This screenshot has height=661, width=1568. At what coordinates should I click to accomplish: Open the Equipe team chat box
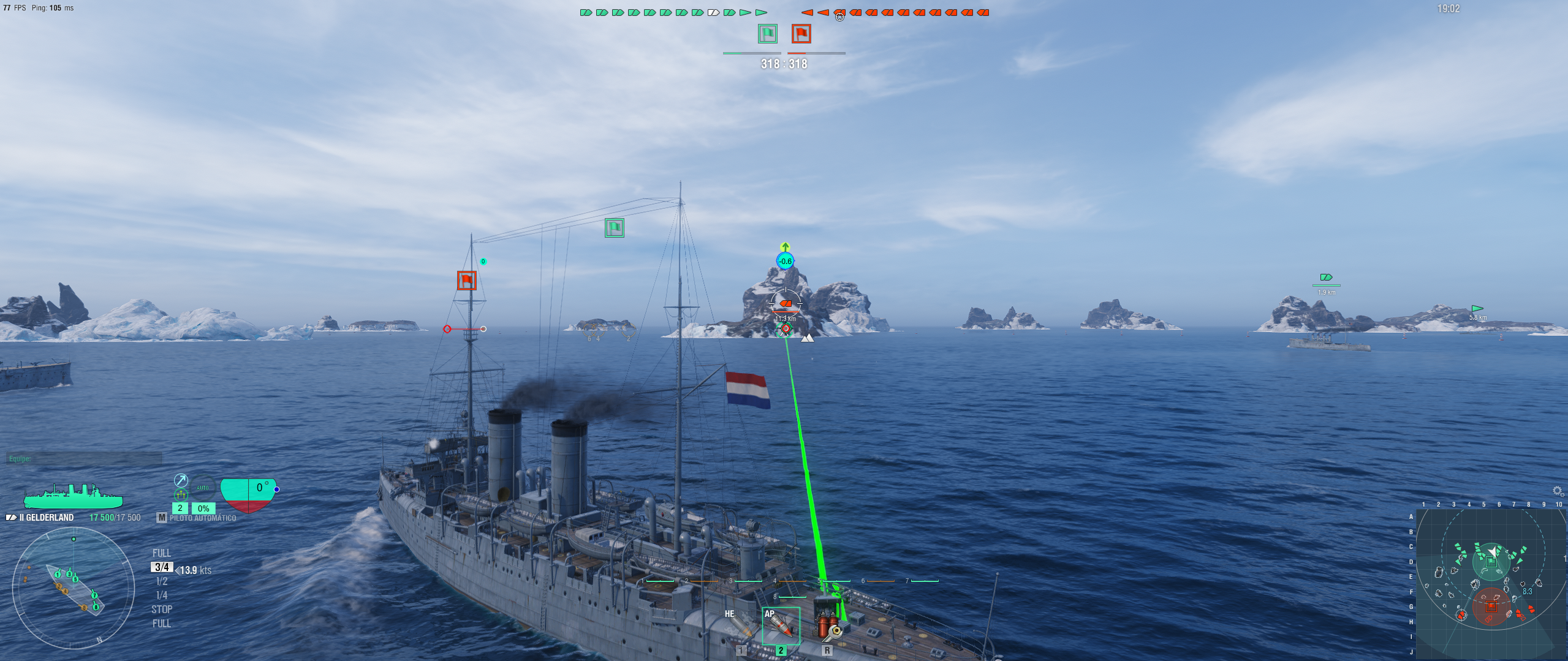[84, 458]
